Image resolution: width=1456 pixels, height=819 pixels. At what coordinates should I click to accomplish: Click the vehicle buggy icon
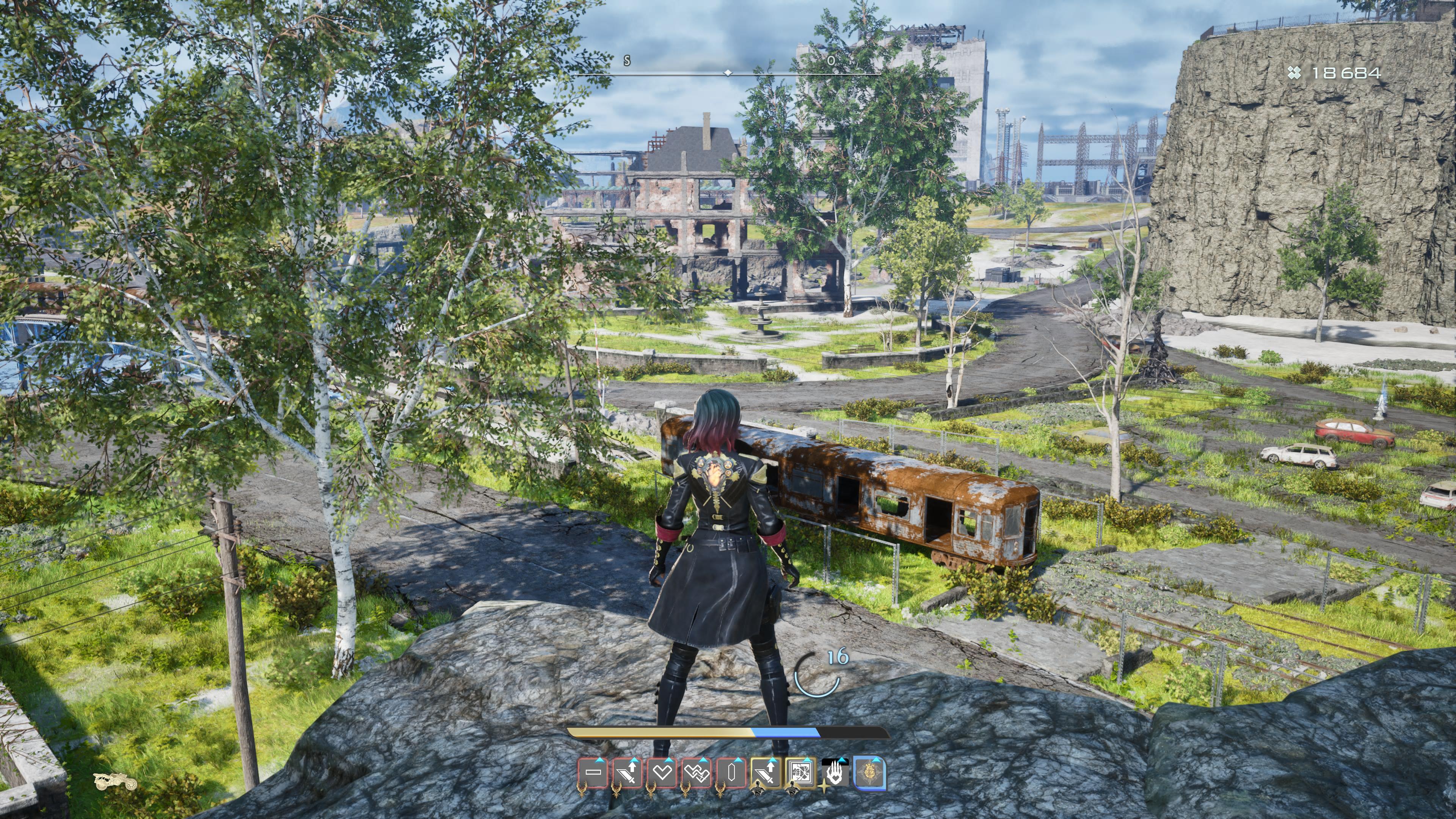point(115,781)
